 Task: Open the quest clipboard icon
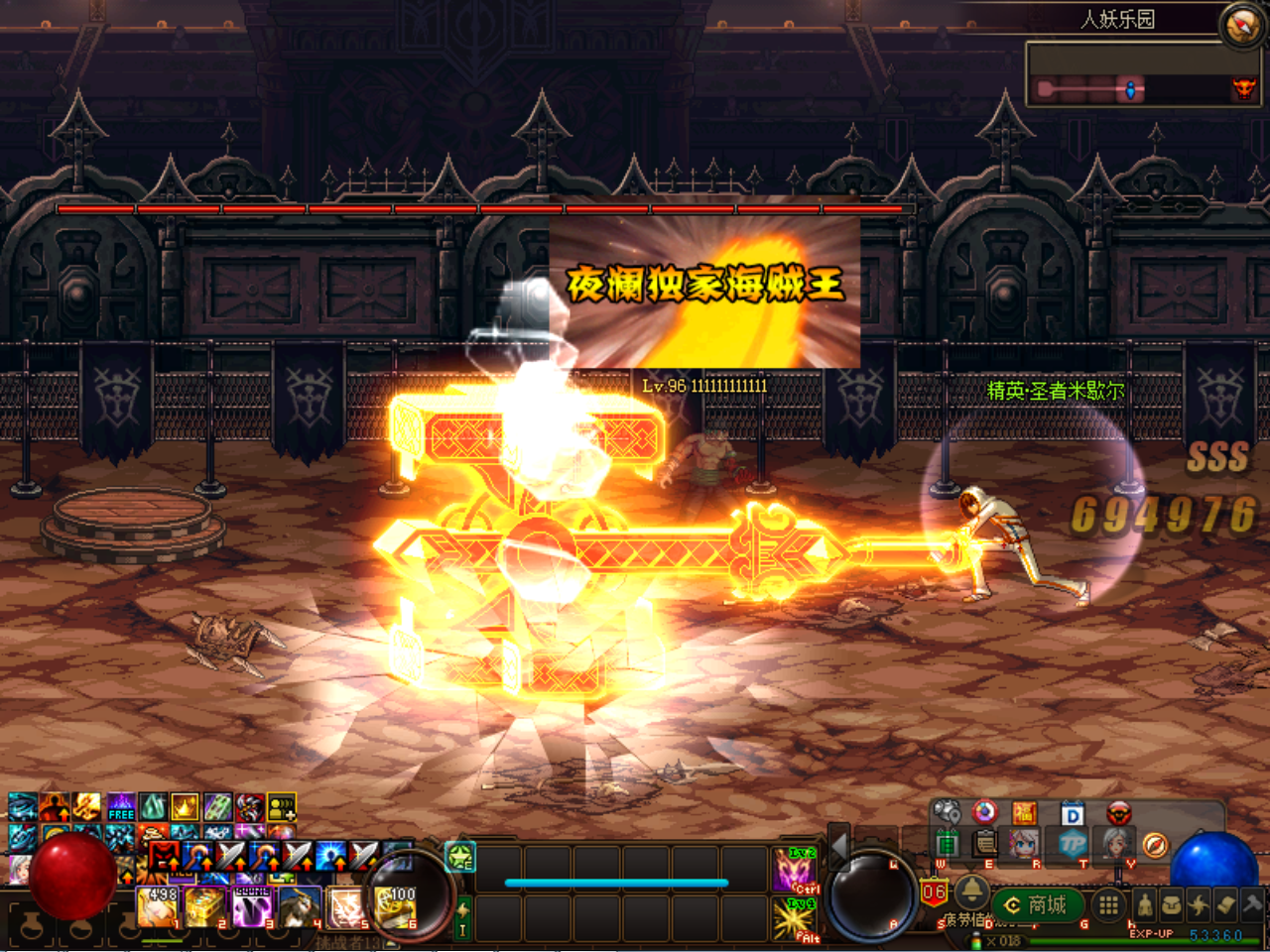pos(985,845)
